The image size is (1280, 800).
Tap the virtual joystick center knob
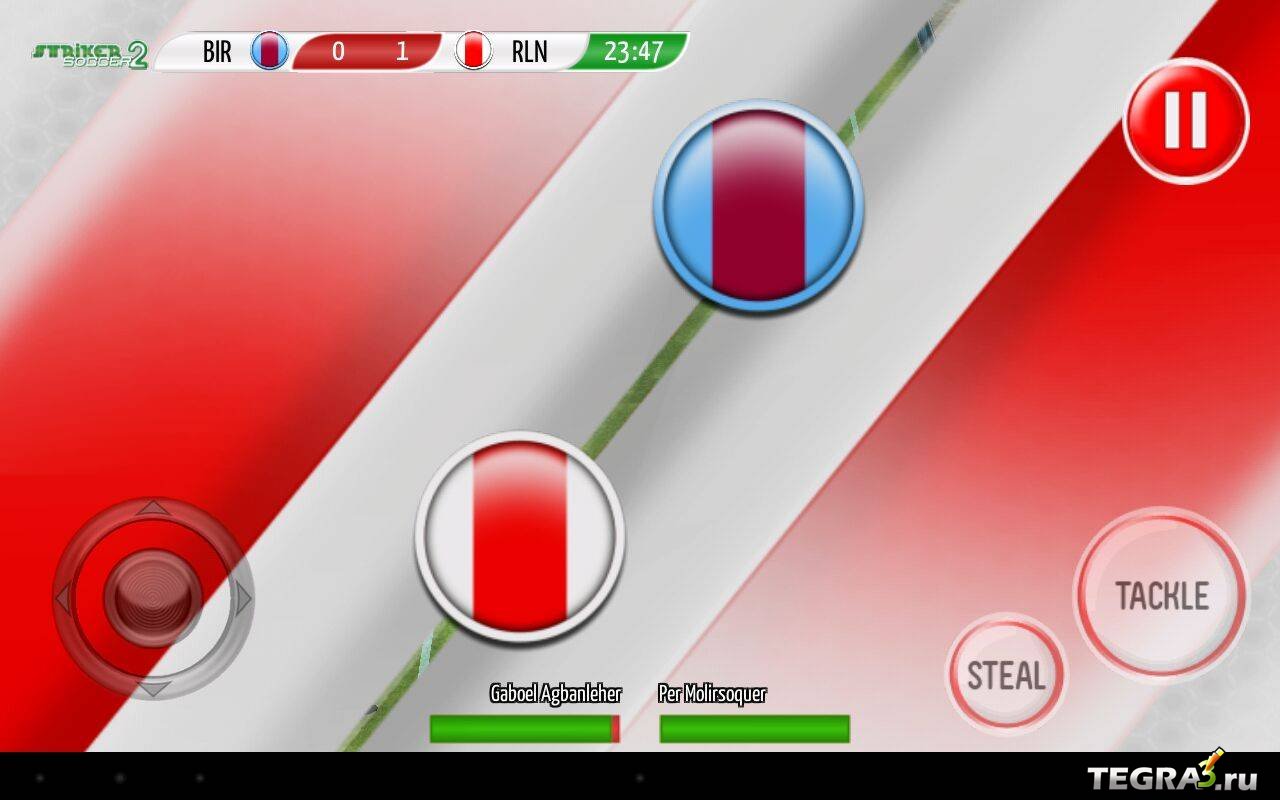(153, 598)
